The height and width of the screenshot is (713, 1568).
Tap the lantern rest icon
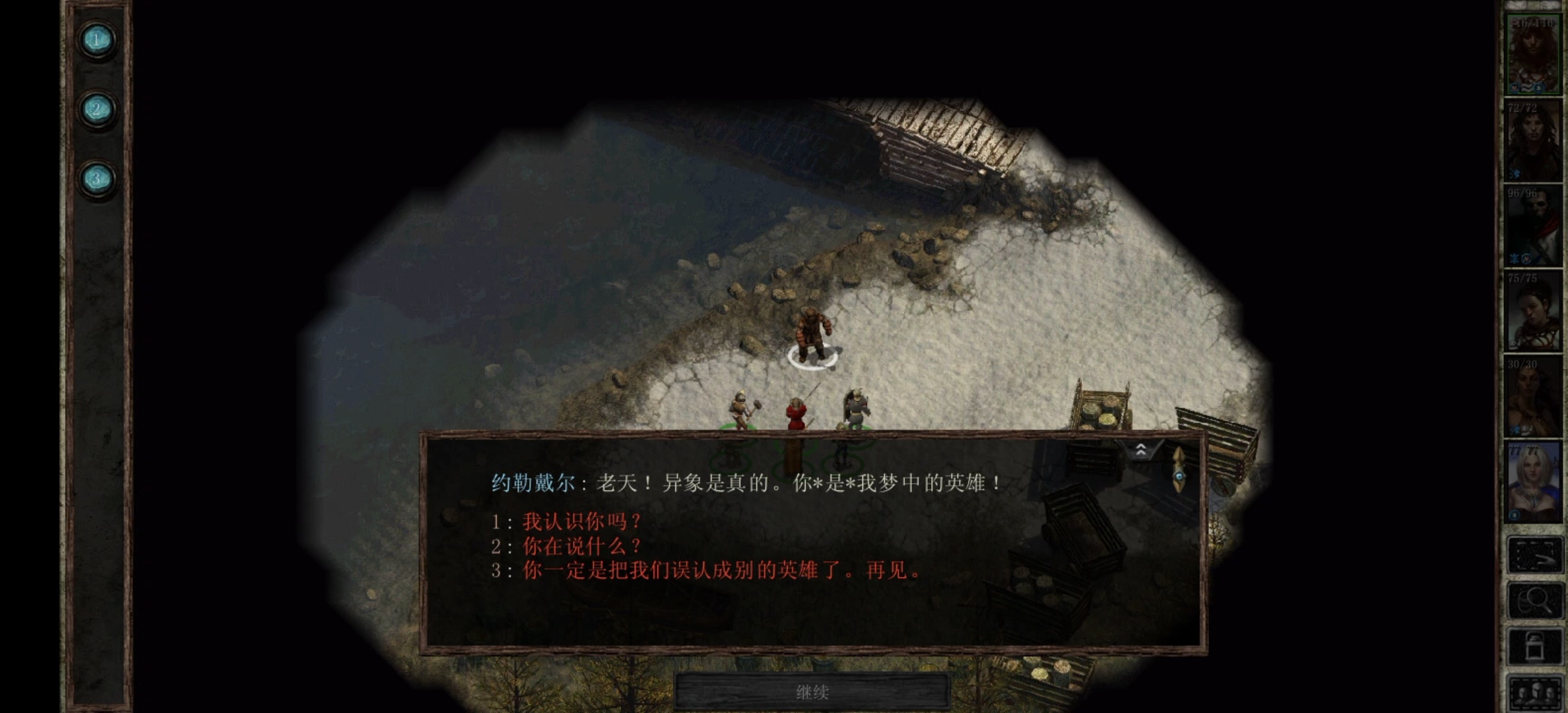coord(1538,646)
